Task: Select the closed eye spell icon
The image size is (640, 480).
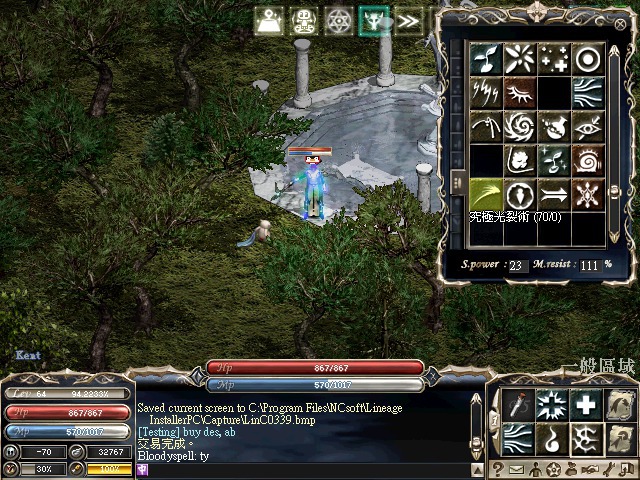Action: (x=520, y=92)
